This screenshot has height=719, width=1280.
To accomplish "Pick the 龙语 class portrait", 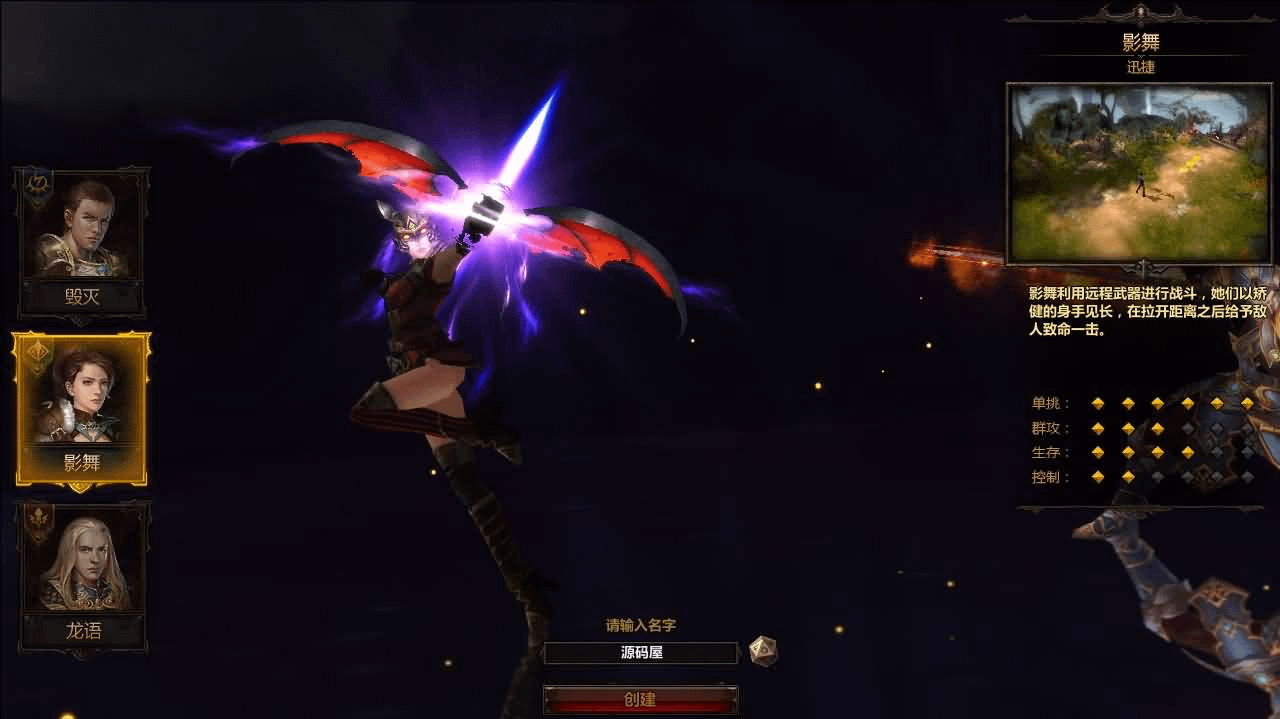I will click(x=82, y=566).
